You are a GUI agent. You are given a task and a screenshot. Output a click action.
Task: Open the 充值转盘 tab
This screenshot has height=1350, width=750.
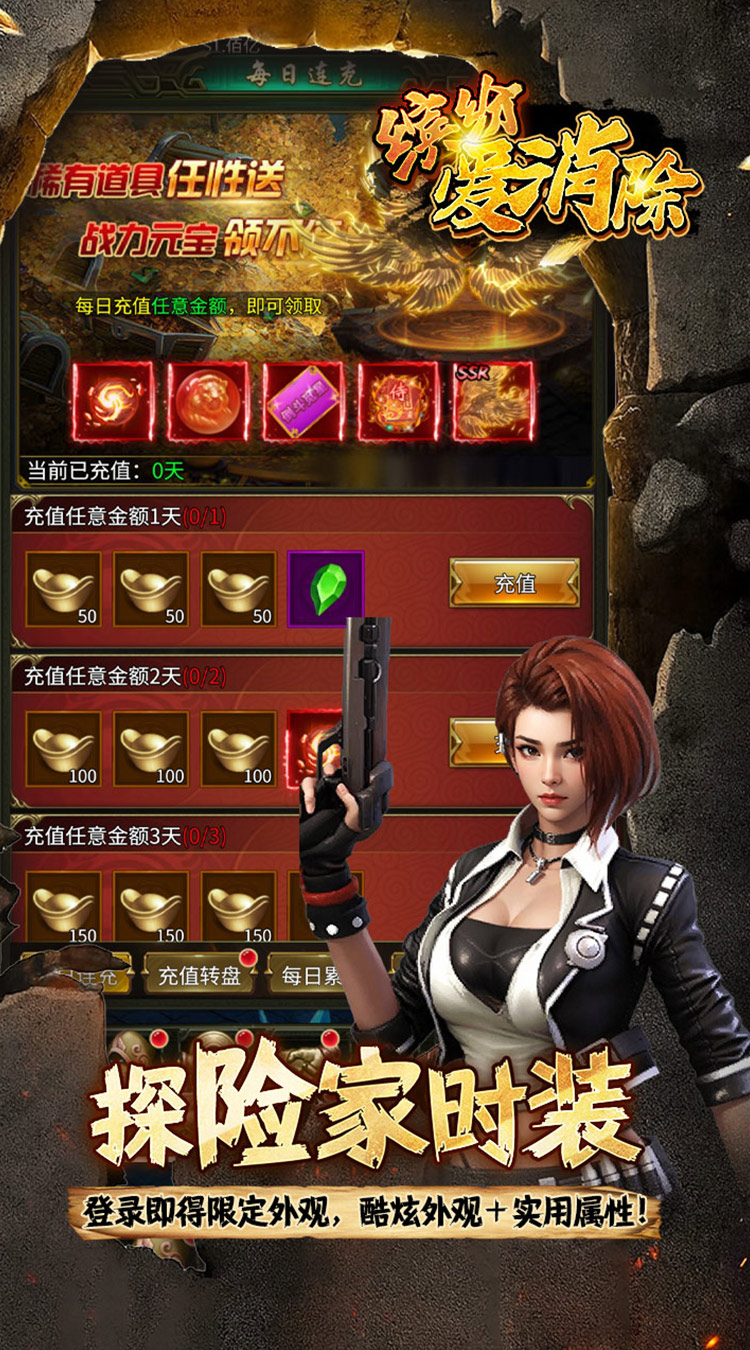pos(199,975)
